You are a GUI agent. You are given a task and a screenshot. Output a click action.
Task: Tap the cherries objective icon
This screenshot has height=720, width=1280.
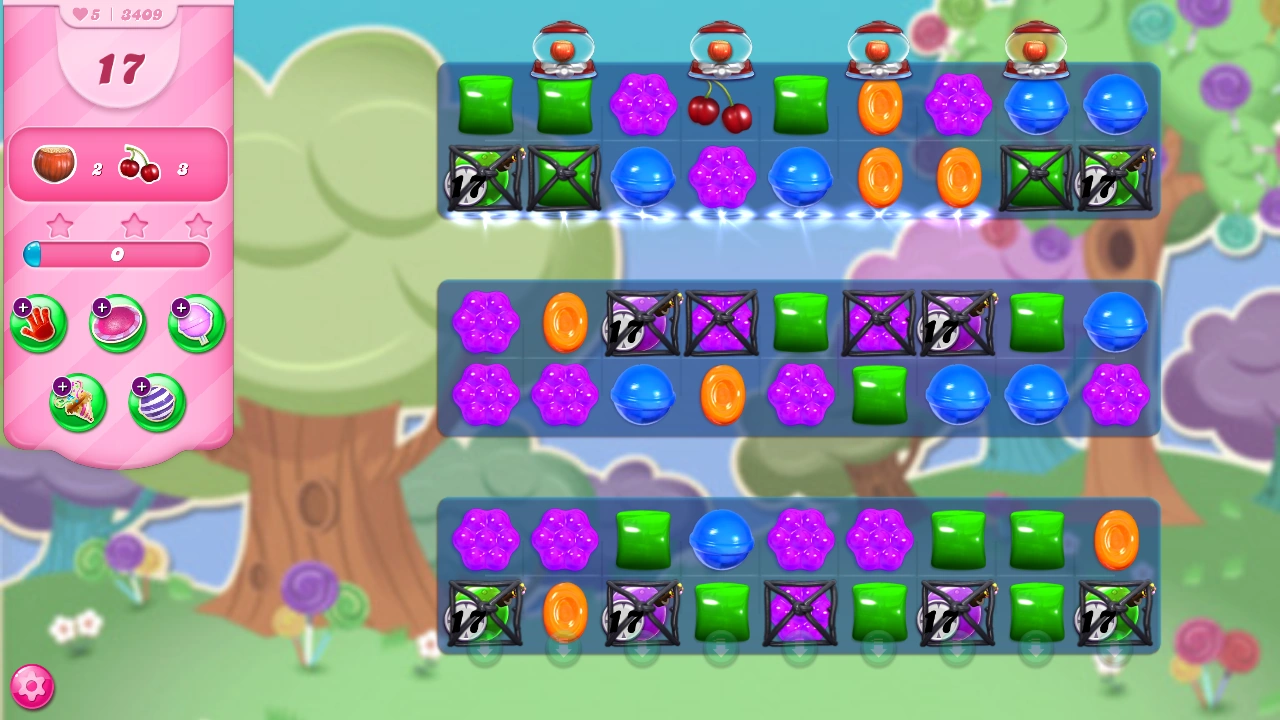pos(139,165)
